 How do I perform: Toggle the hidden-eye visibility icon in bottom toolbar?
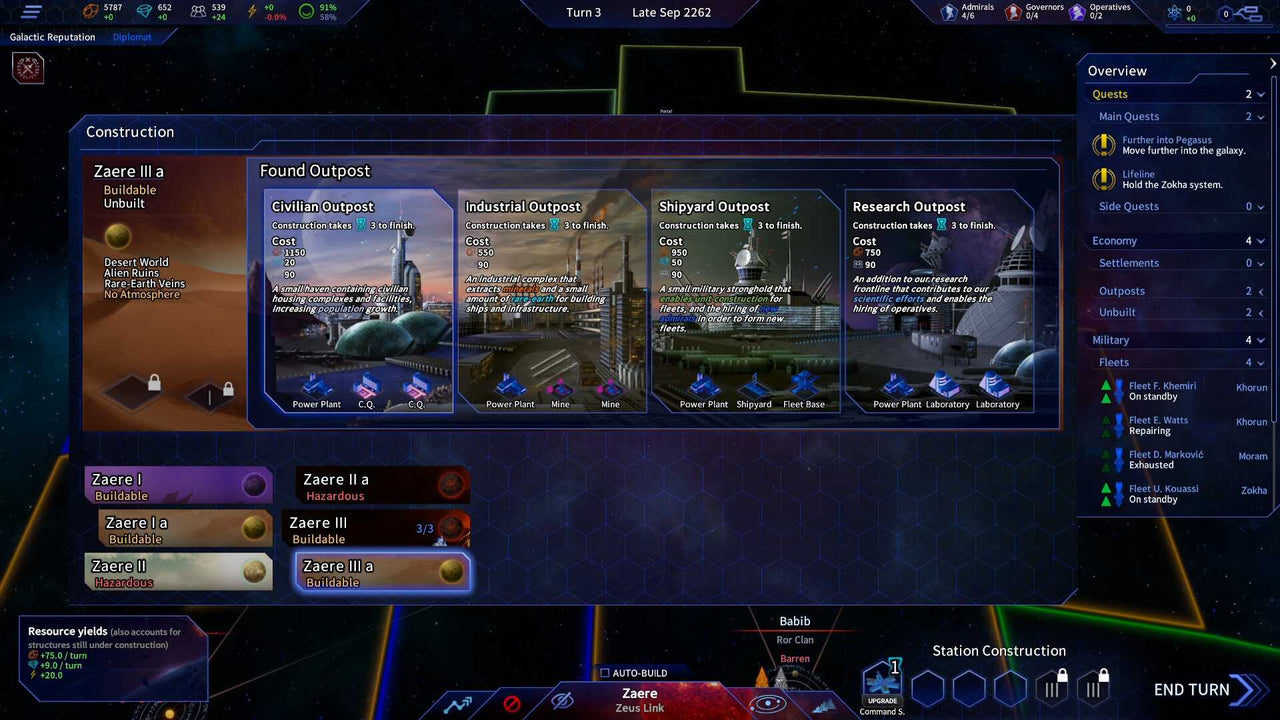click(x=565, y=703)
